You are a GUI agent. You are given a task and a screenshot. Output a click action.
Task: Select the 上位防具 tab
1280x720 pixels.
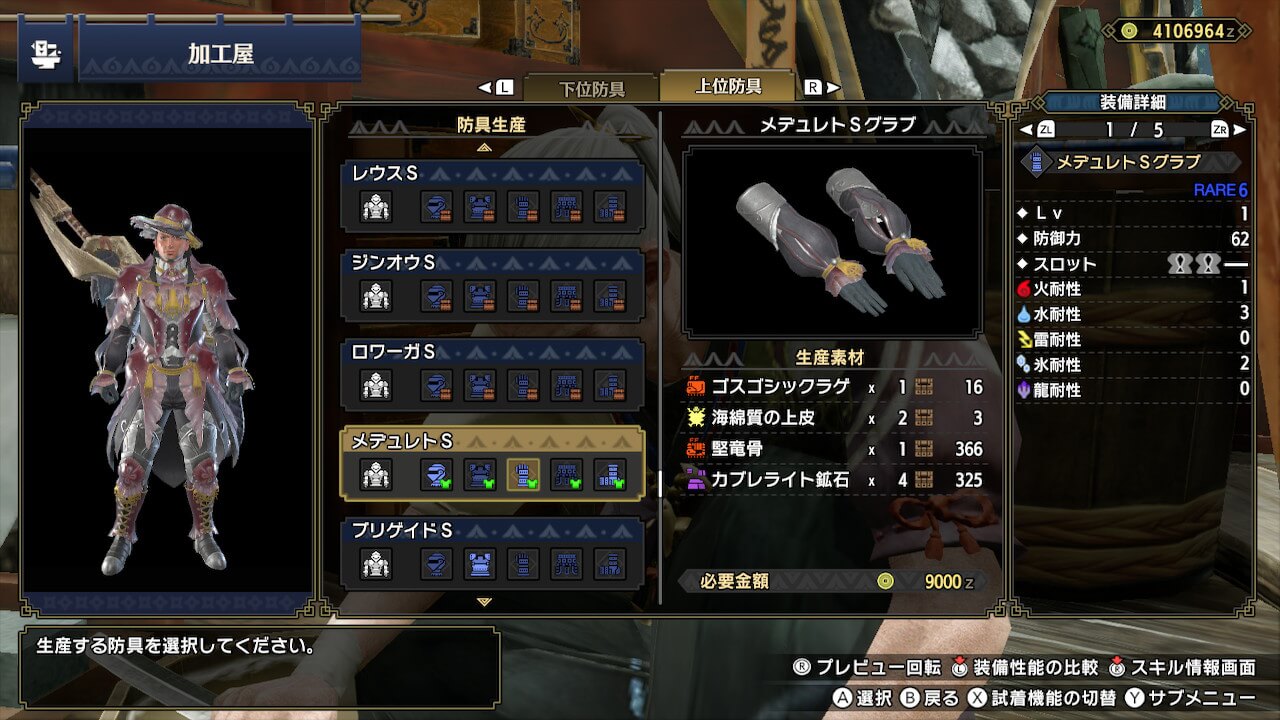click(728, 86)
